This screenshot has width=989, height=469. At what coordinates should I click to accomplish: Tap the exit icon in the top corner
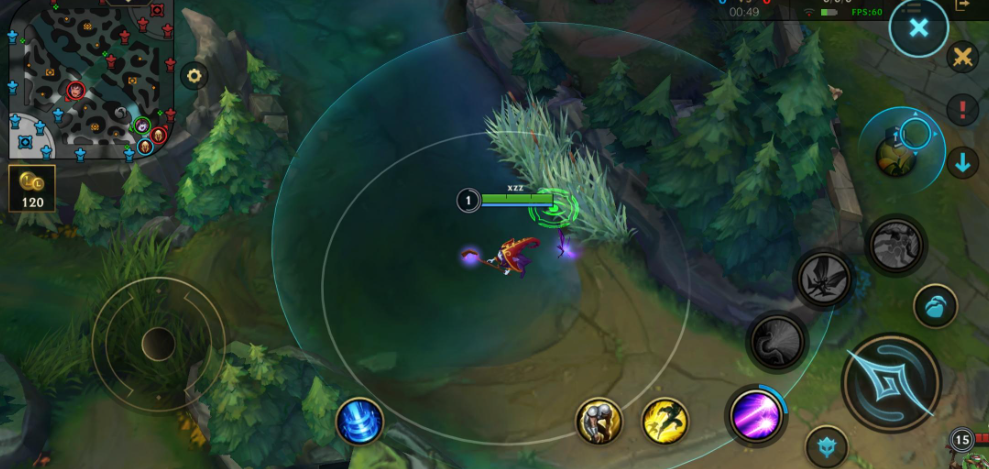pyautogui.click(x=963, y=5)
